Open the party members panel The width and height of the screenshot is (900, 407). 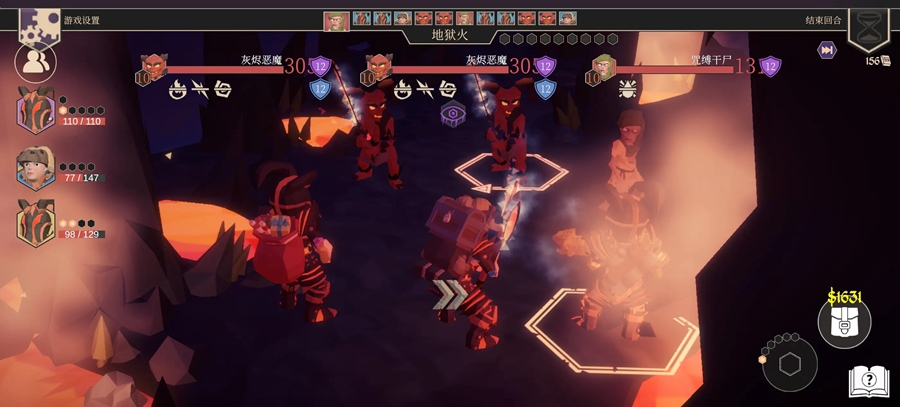click(x=35, y=63)
